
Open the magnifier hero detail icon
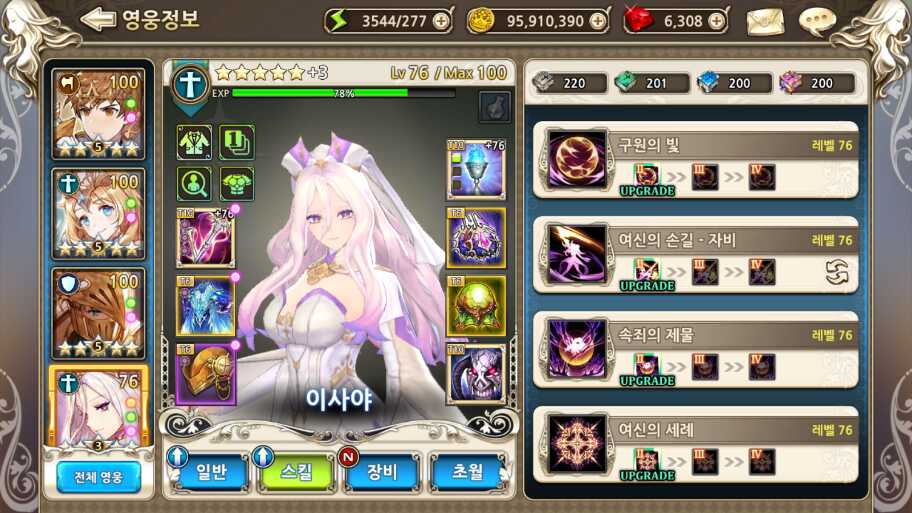[194, 184]
